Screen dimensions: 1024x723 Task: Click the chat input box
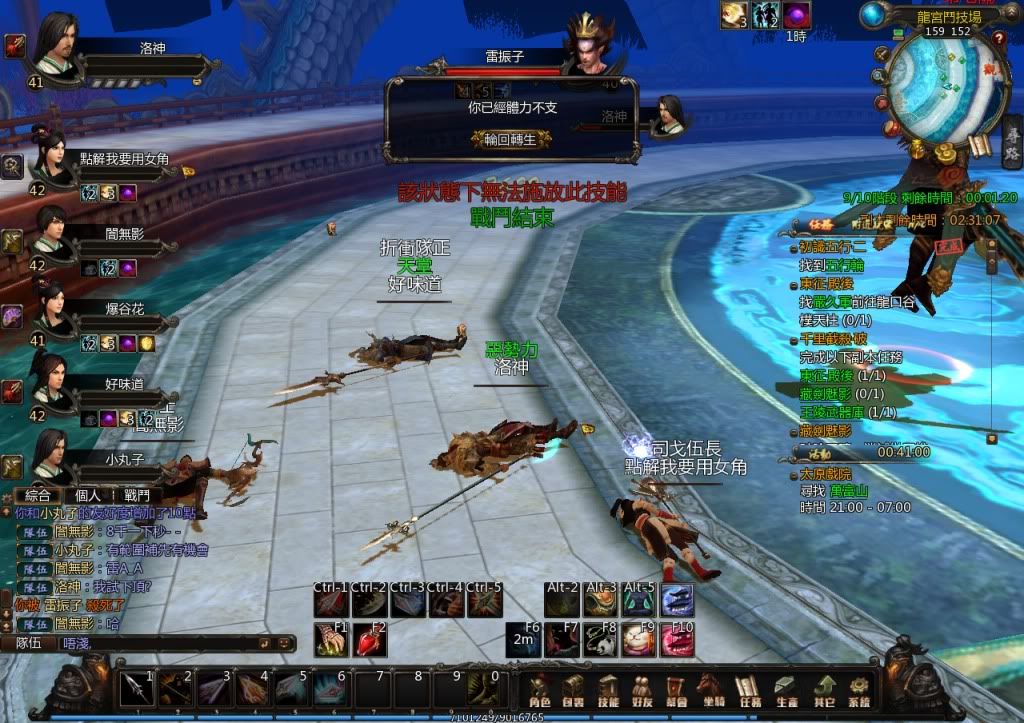point(160,643)
